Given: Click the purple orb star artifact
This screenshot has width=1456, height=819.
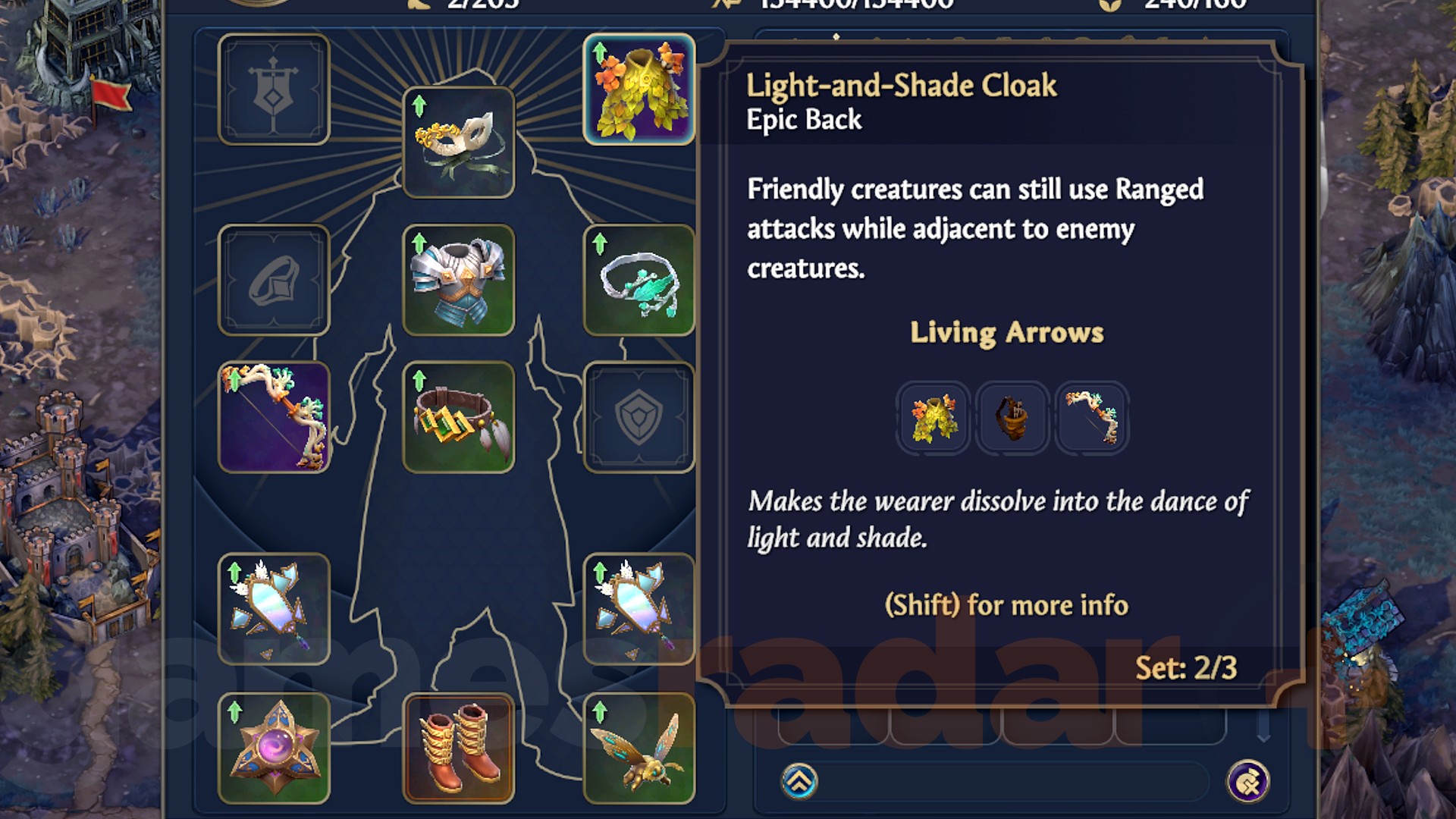Looking at the screenshot, I should pyautogui.click(x=275, y=747).
